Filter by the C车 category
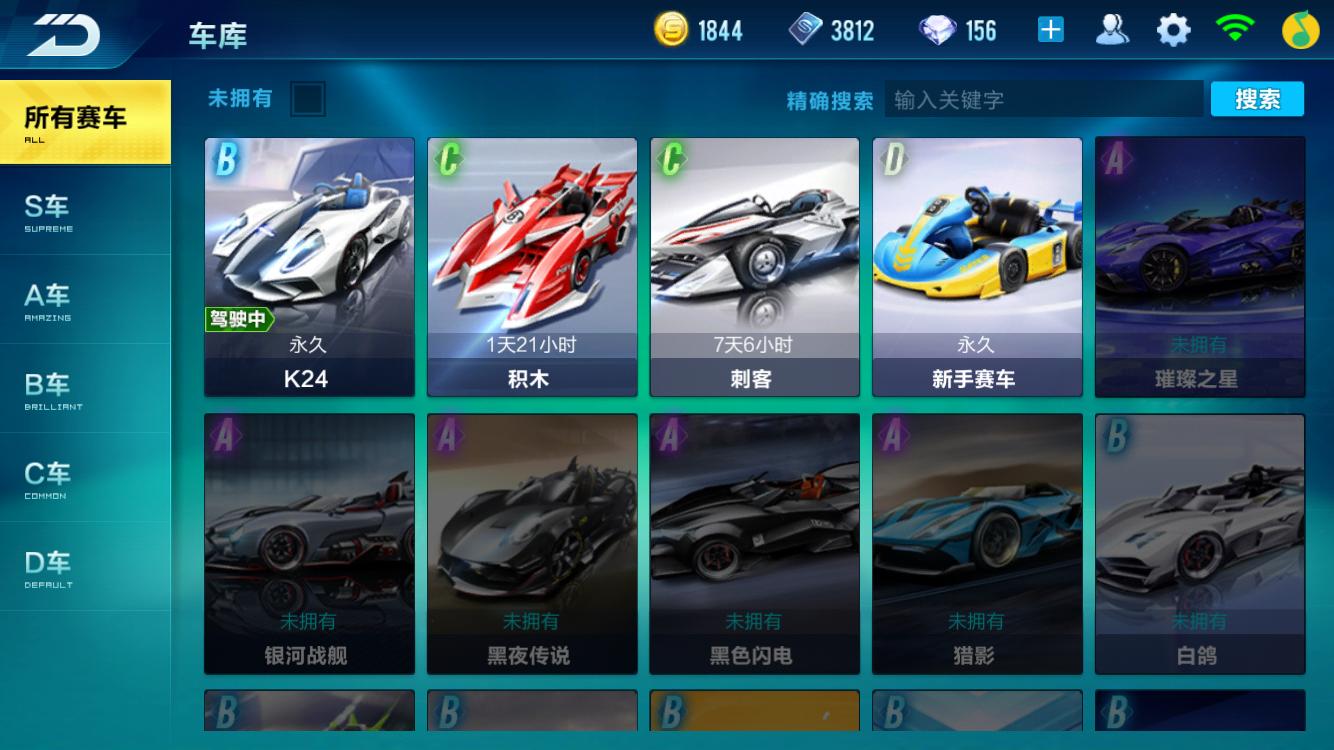This screenshot has width=1334, height=750. coord(84,478)
